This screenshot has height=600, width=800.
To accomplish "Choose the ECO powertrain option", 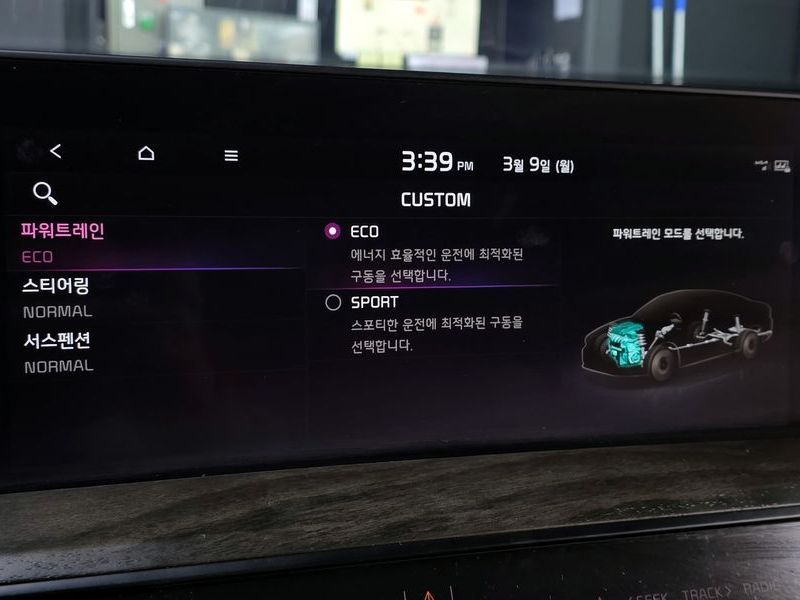I will (333, 231).
